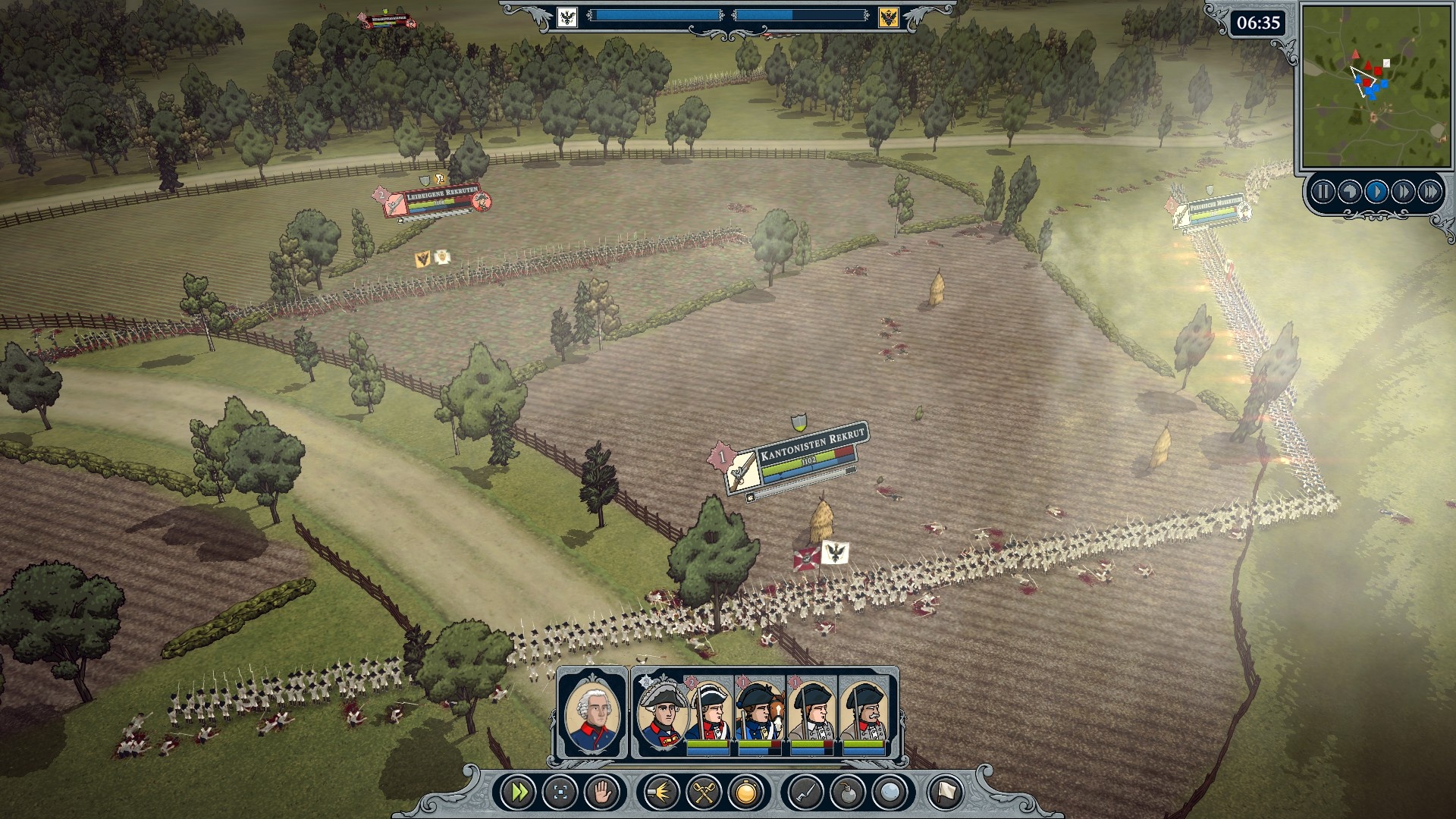Select the white-haired general portrait

(592, 714)
